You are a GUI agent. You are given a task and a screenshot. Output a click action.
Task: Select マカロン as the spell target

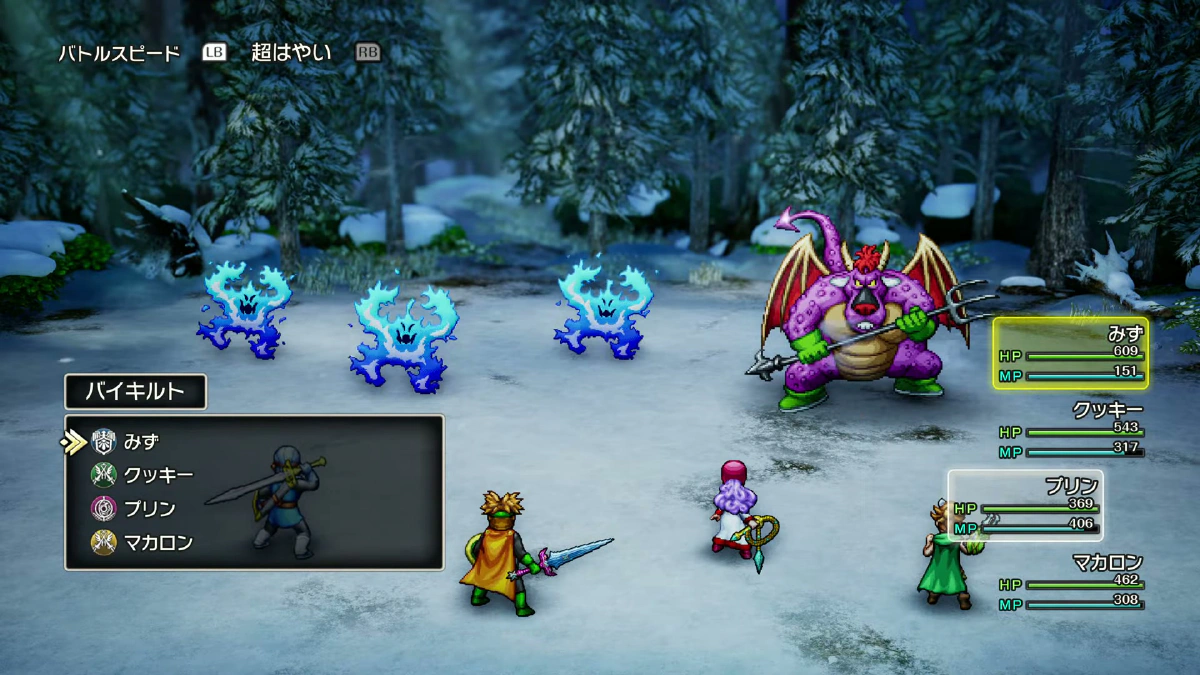click(x=157, y=543)
